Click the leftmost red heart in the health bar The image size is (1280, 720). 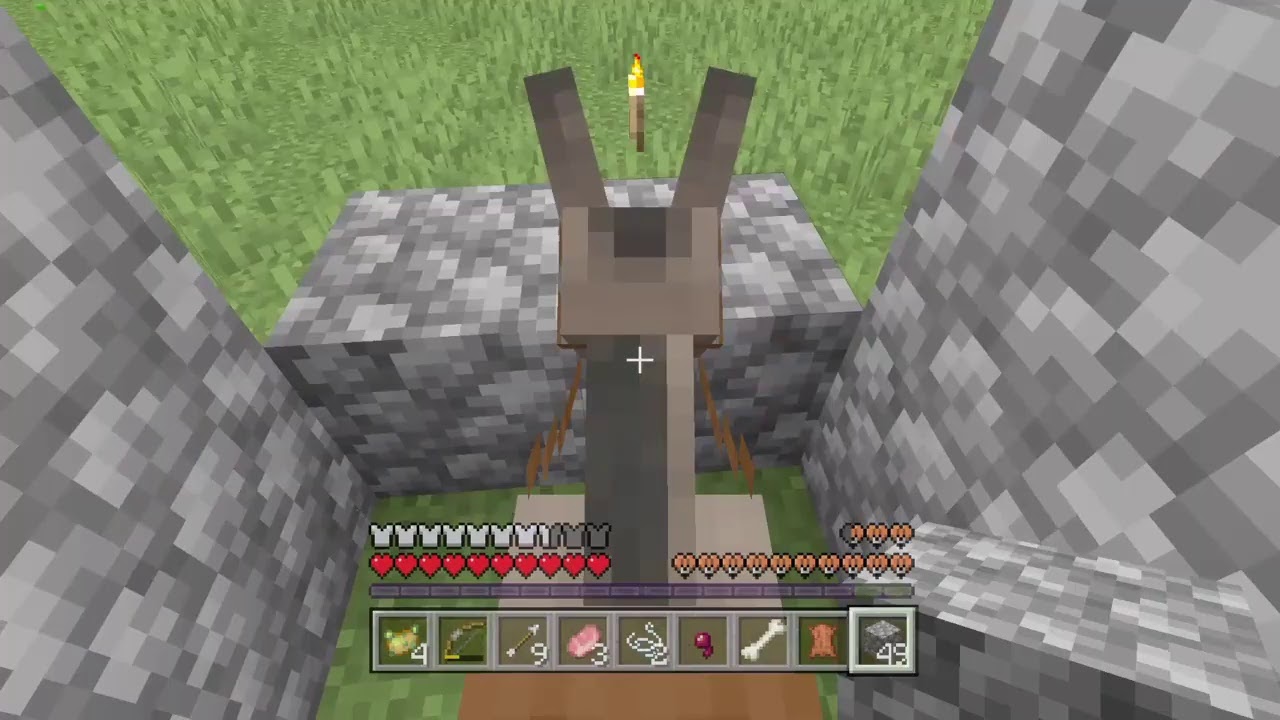(380, 565)
